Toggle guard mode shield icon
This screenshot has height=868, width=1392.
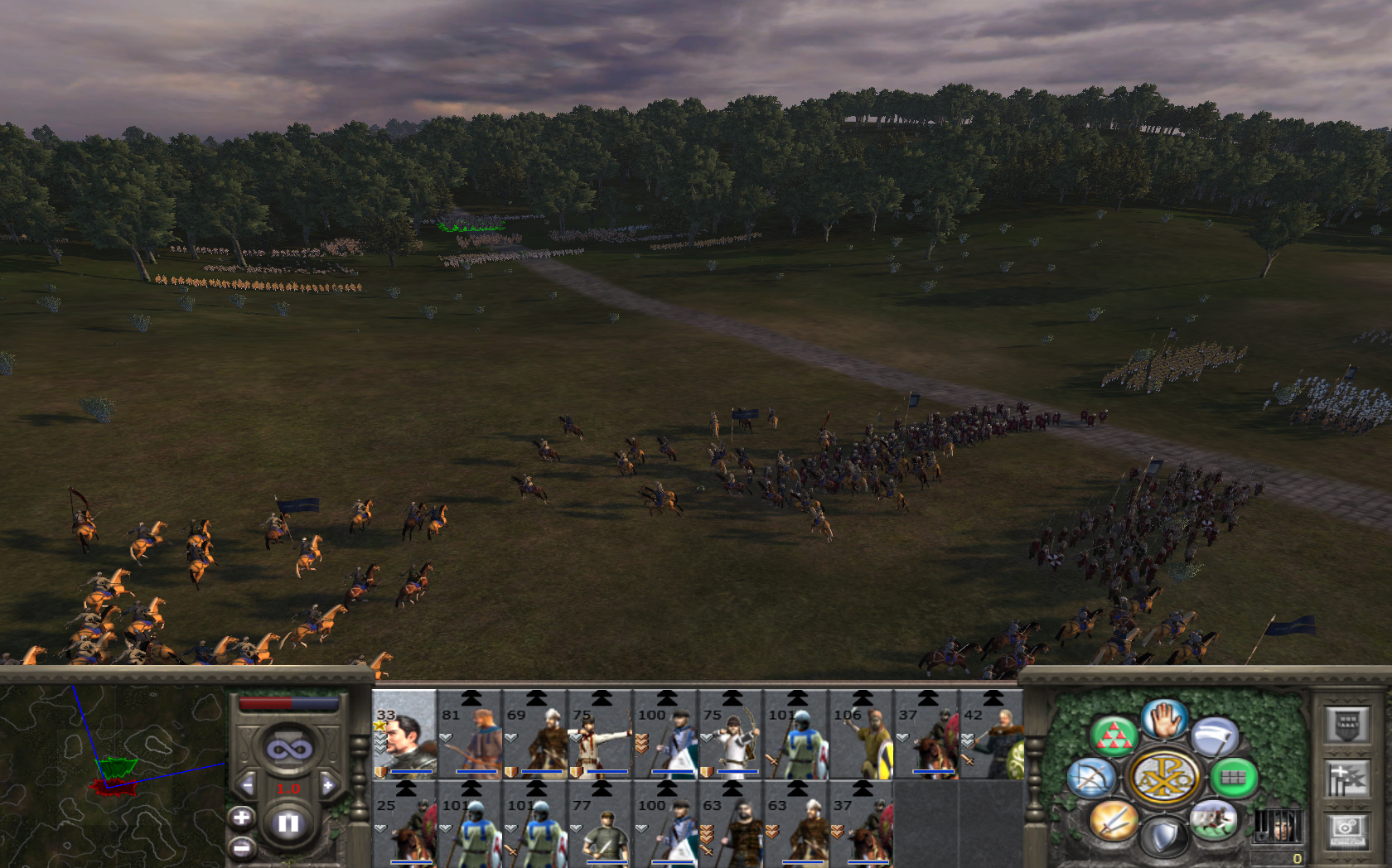click(x=1163, y=837)
